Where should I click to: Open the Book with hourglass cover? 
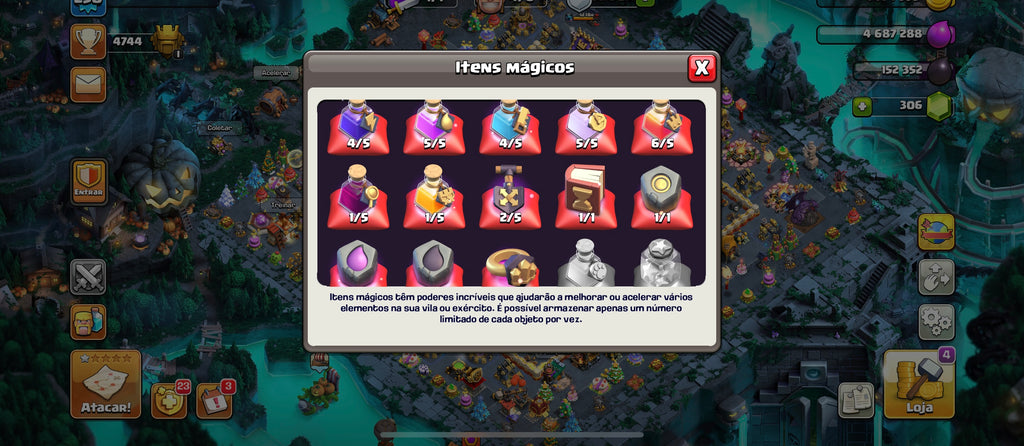[587, 195]
